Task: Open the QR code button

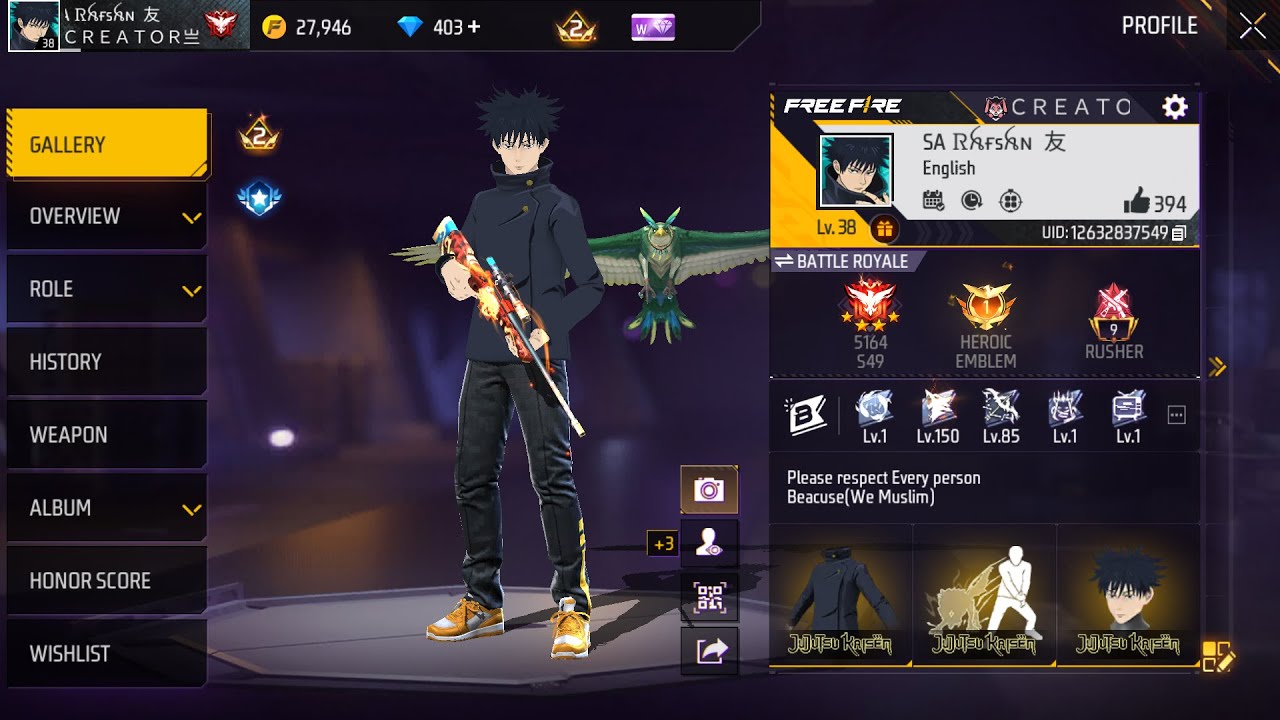Action: click(709, 598)
